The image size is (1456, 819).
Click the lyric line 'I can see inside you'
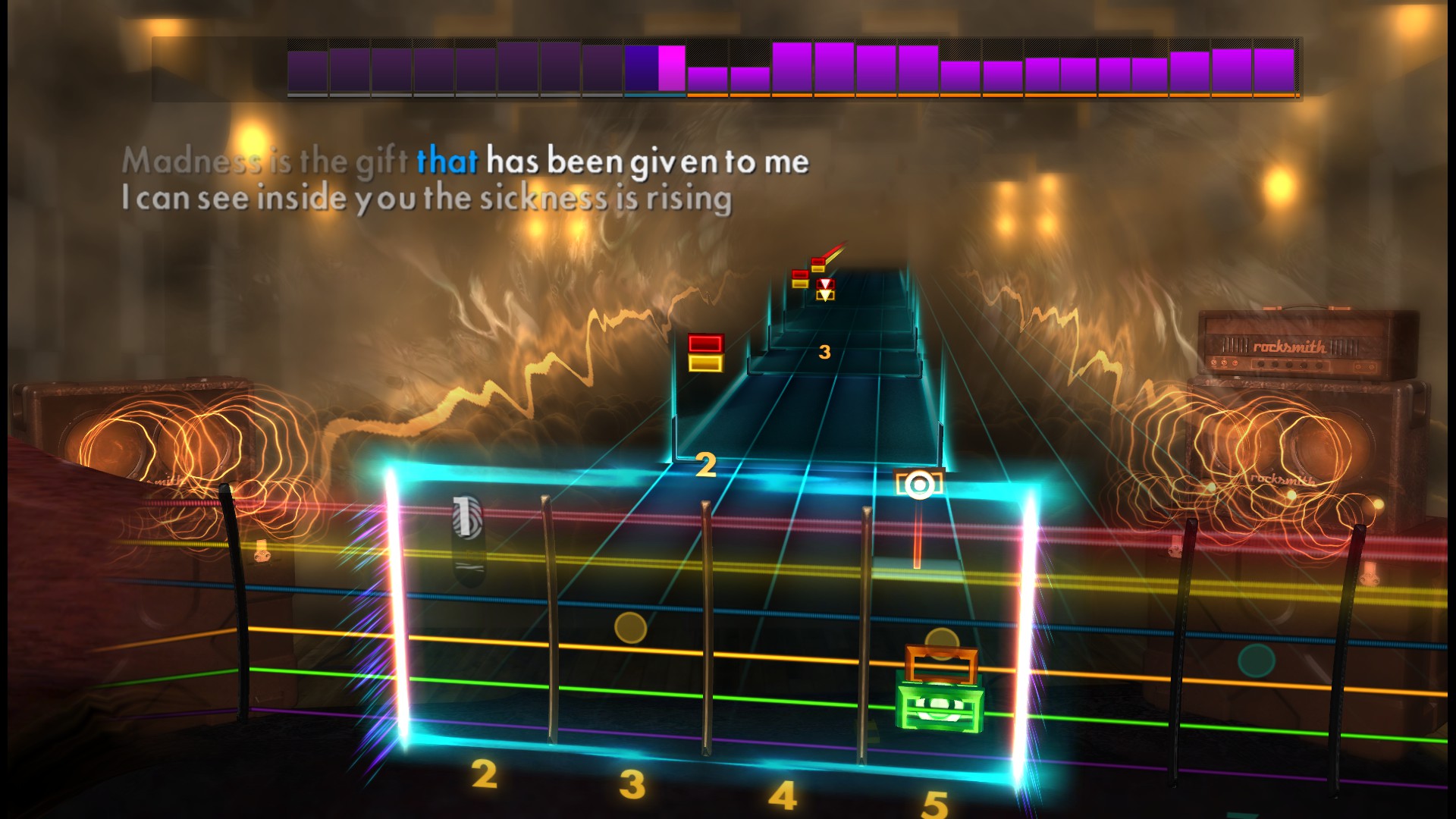point(425,197)
